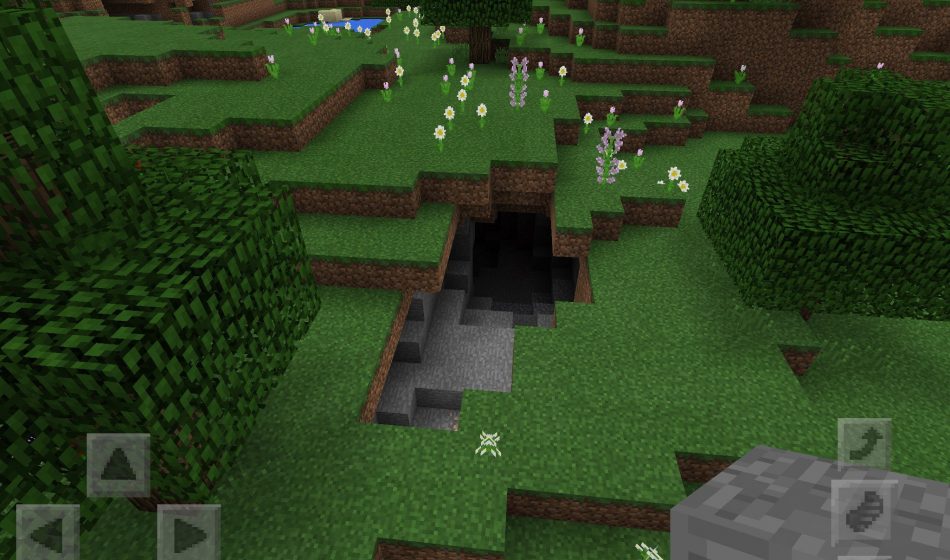Screen dimensions: 950x560
Task: Tap the button below the curved arrow
Action: 863,511
